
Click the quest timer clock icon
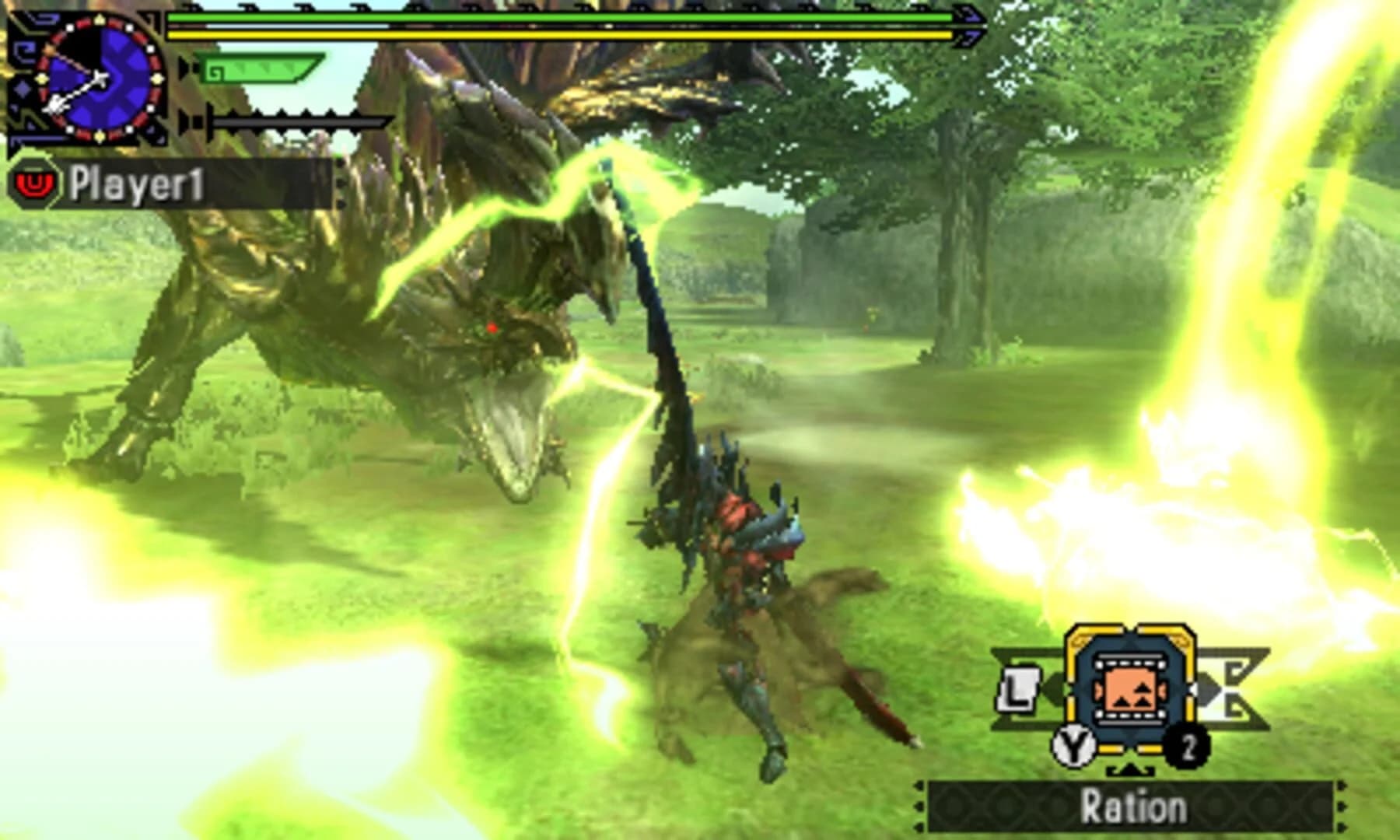[x=99, y=78]
